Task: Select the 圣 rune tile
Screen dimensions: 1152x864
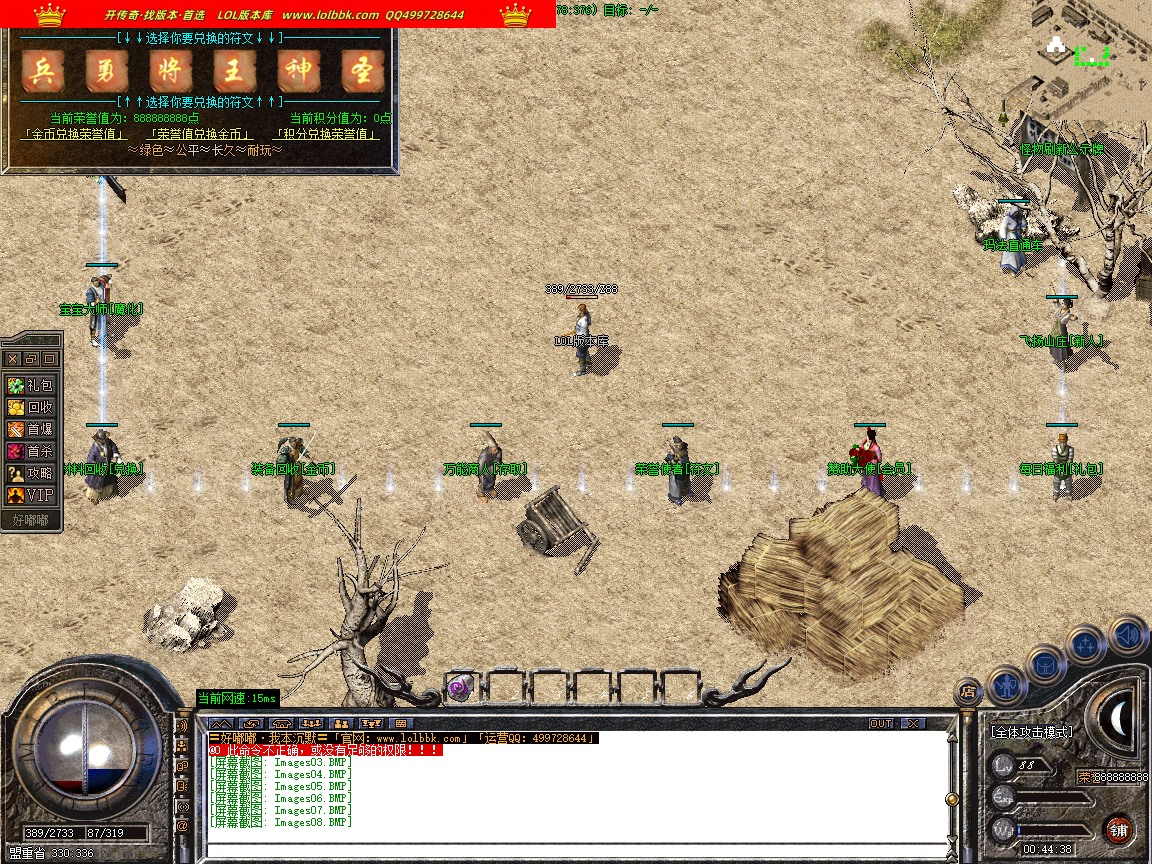Action: [363, 72]
